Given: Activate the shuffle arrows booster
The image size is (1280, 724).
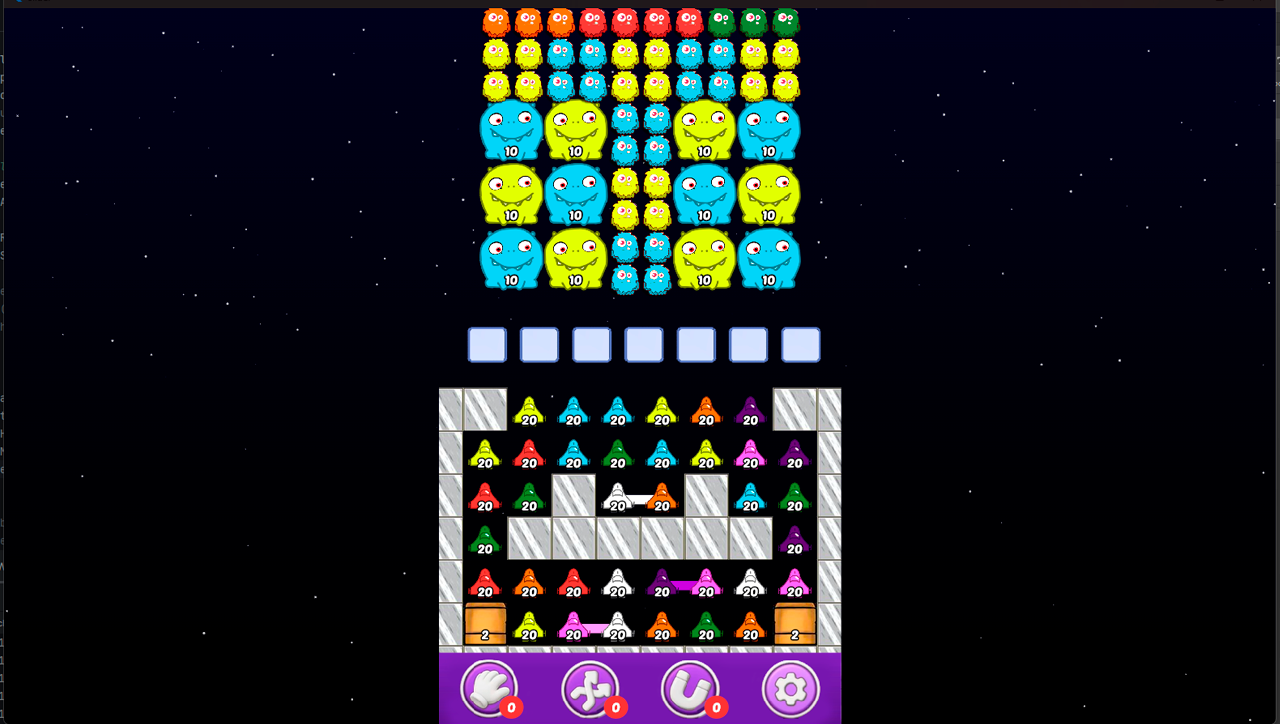Looking at the screenshot, I should coord(589,688).
